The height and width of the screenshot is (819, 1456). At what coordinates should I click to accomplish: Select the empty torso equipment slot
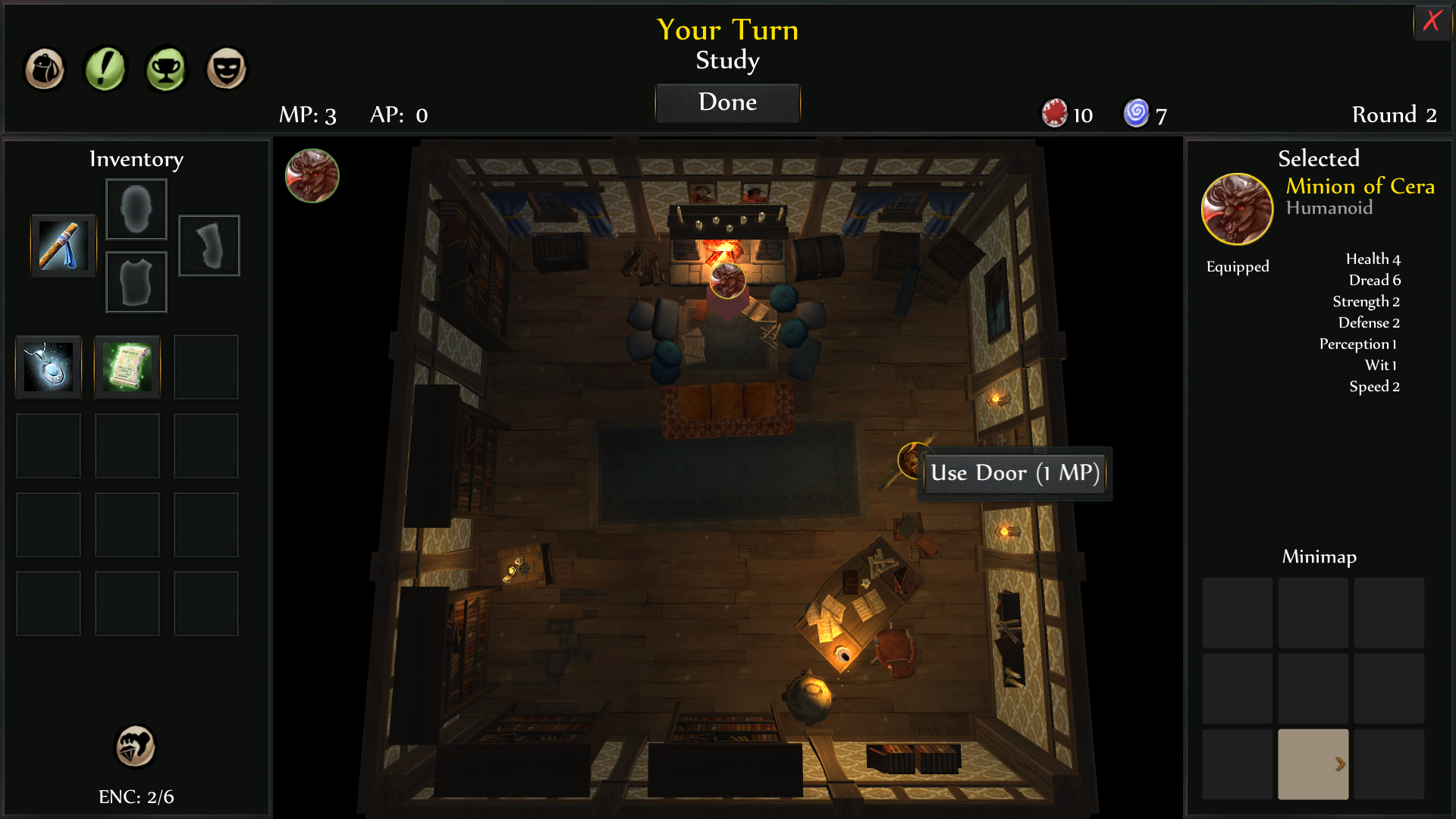(x=136, y=282)
